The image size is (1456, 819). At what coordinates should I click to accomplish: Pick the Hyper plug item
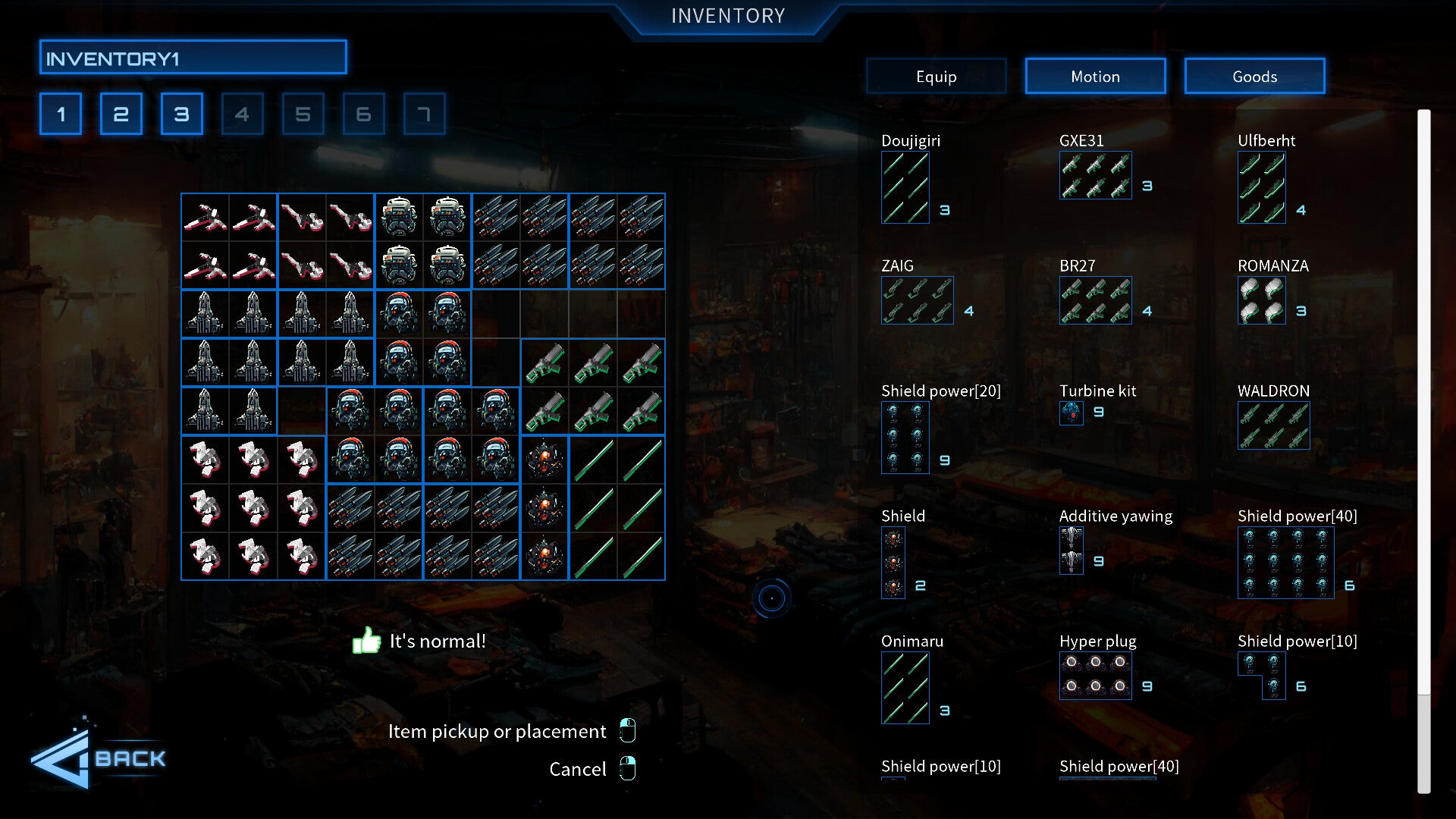point(1095,675)
